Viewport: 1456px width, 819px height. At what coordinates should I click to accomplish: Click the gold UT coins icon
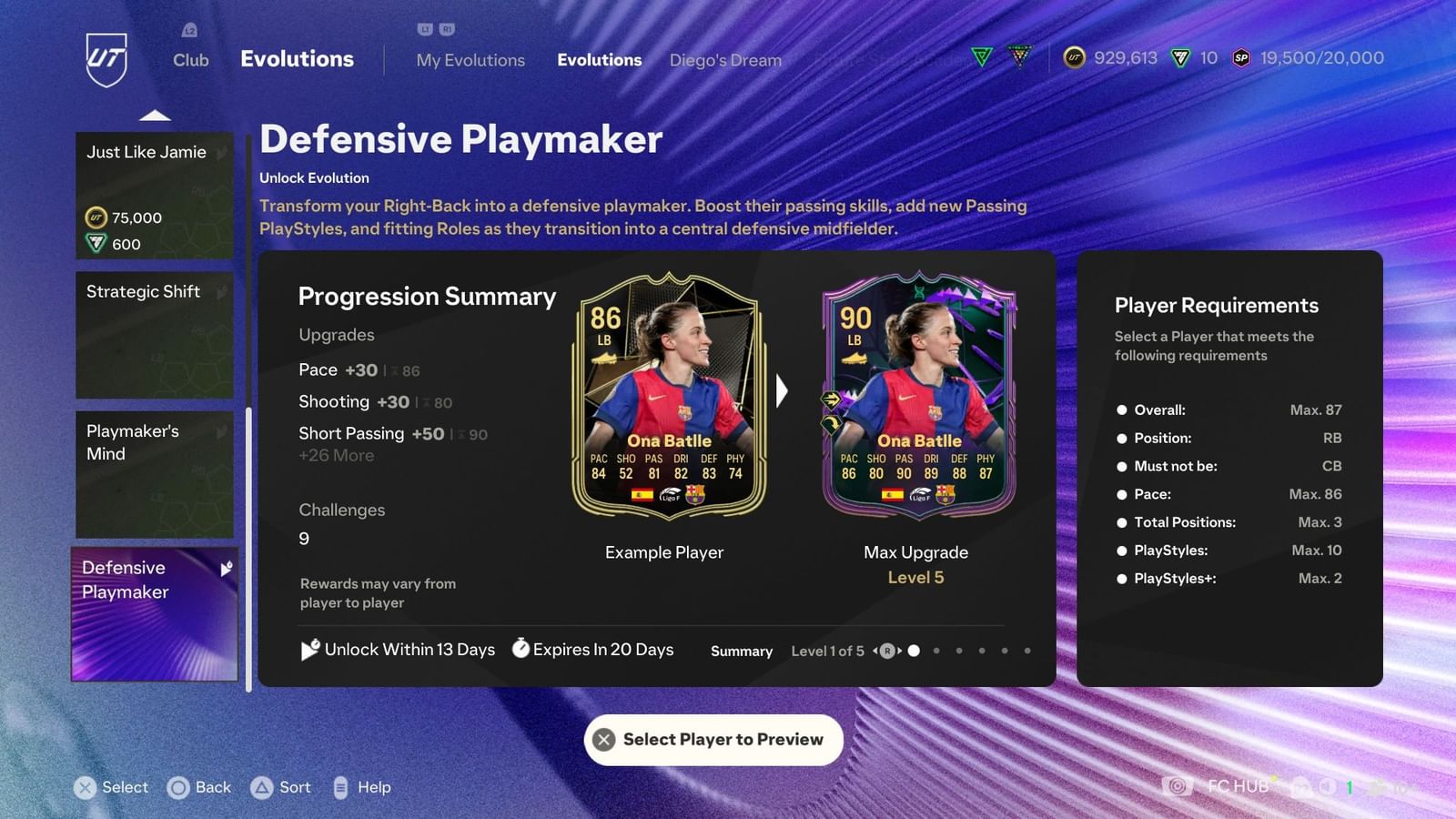coord(1074,57)
